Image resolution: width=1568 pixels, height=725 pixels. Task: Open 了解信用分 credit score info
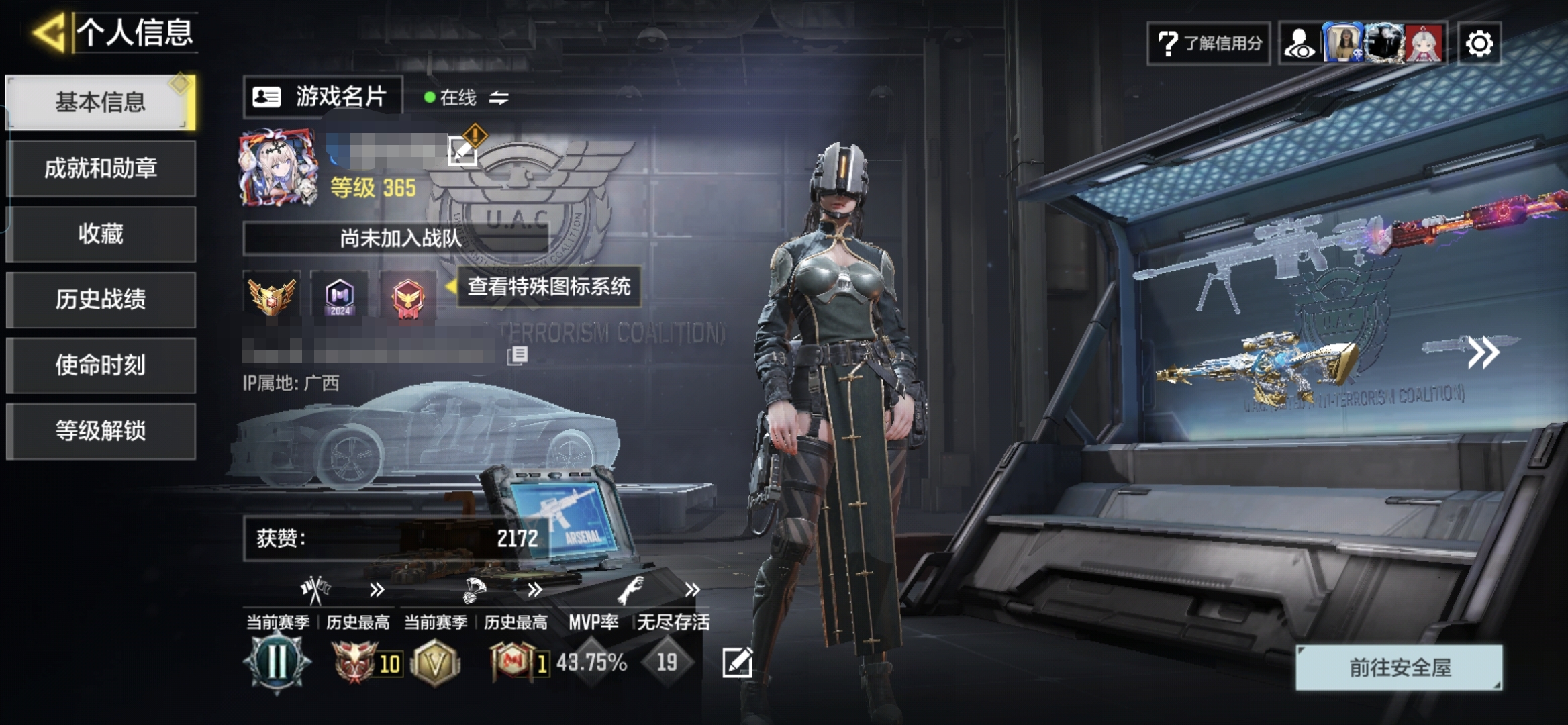coord(1209,44)
